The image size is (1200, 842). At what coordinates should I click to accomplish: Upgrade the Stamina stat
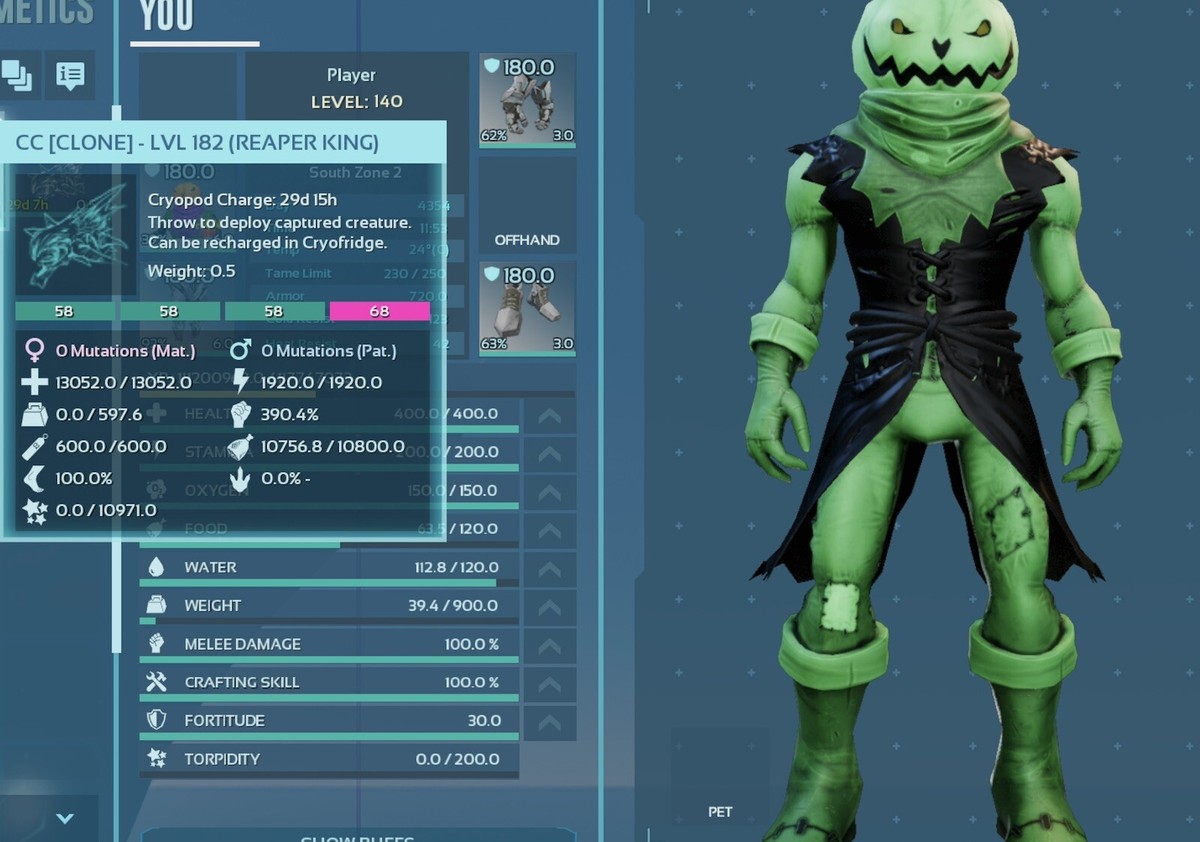(x=549, y=452)
